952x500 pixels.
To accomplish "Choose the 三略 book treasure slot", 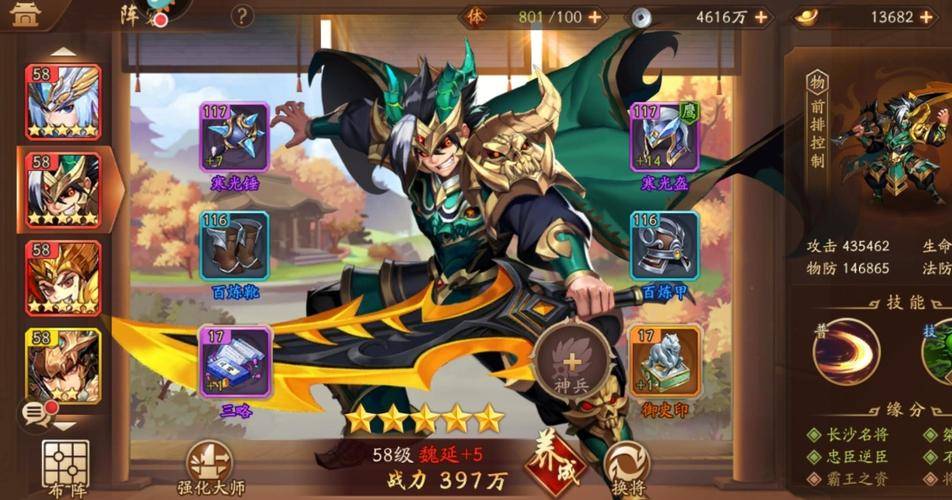I will tap(235, 359).
